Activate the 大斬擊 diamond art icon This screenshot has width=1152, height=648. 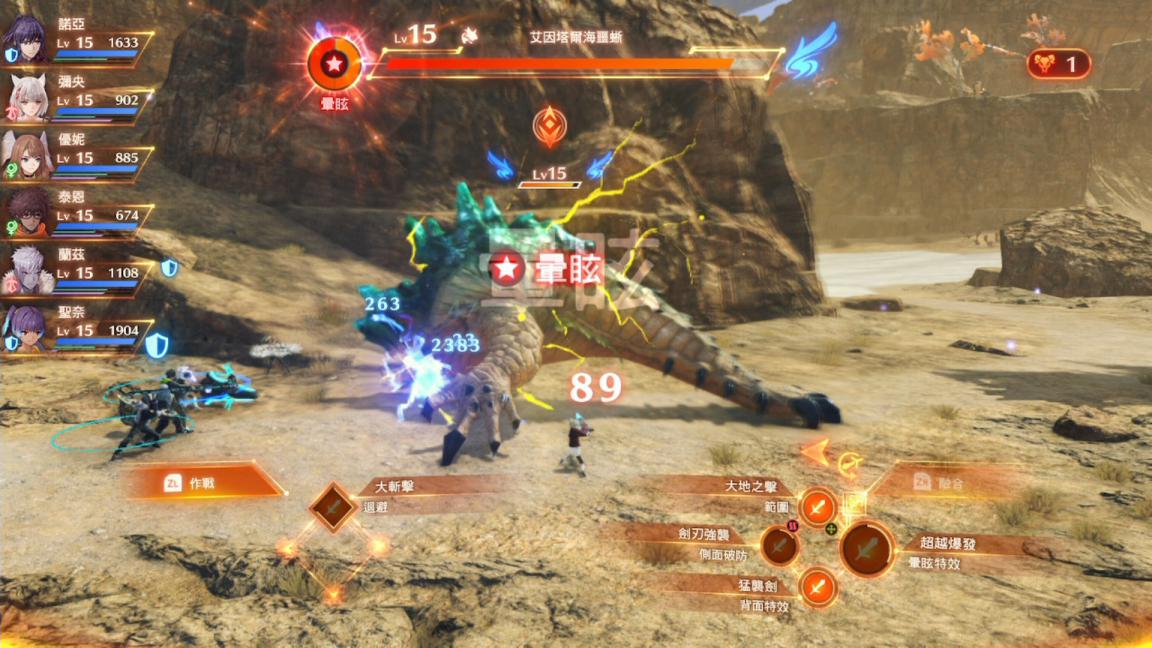pos(333,507)
